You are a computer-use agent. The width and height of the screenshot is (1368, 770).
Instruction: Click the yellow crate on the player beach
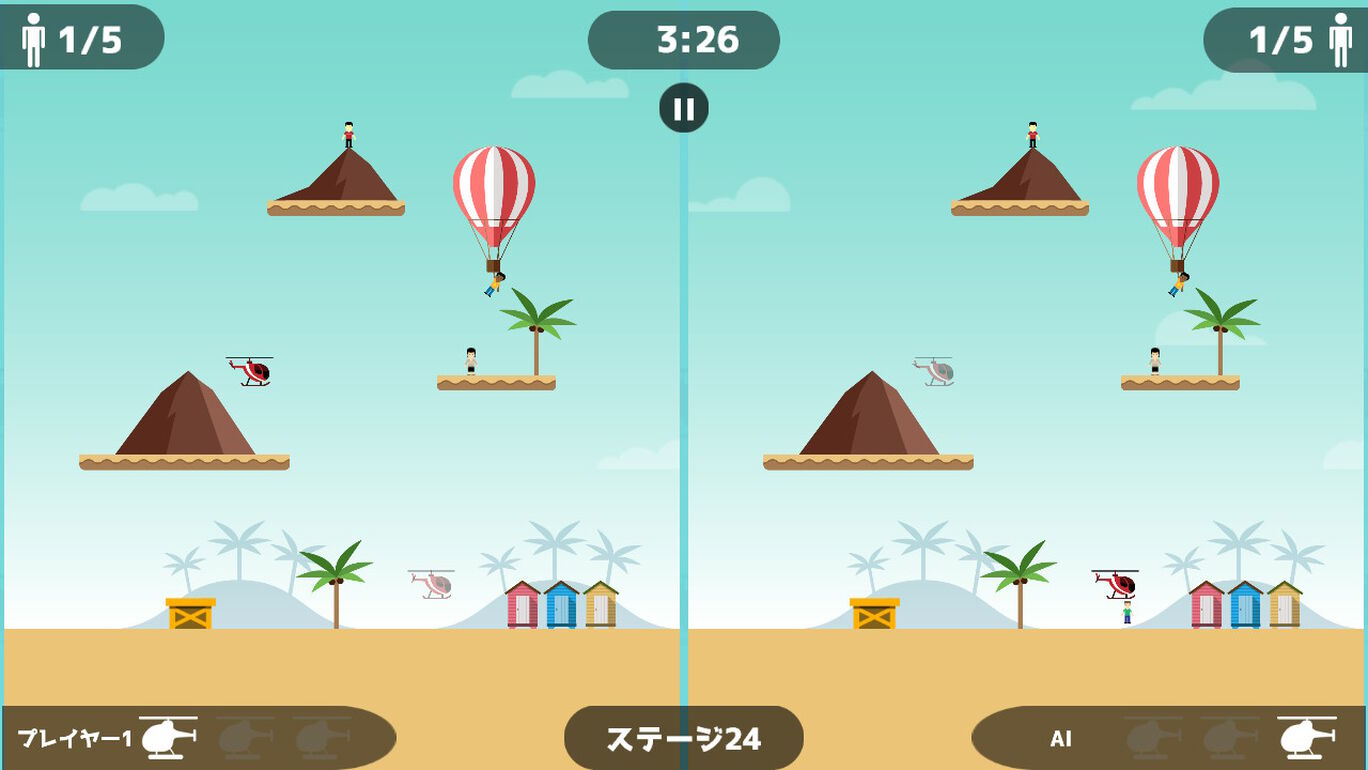pyautogui.click(x=192, y=612)
